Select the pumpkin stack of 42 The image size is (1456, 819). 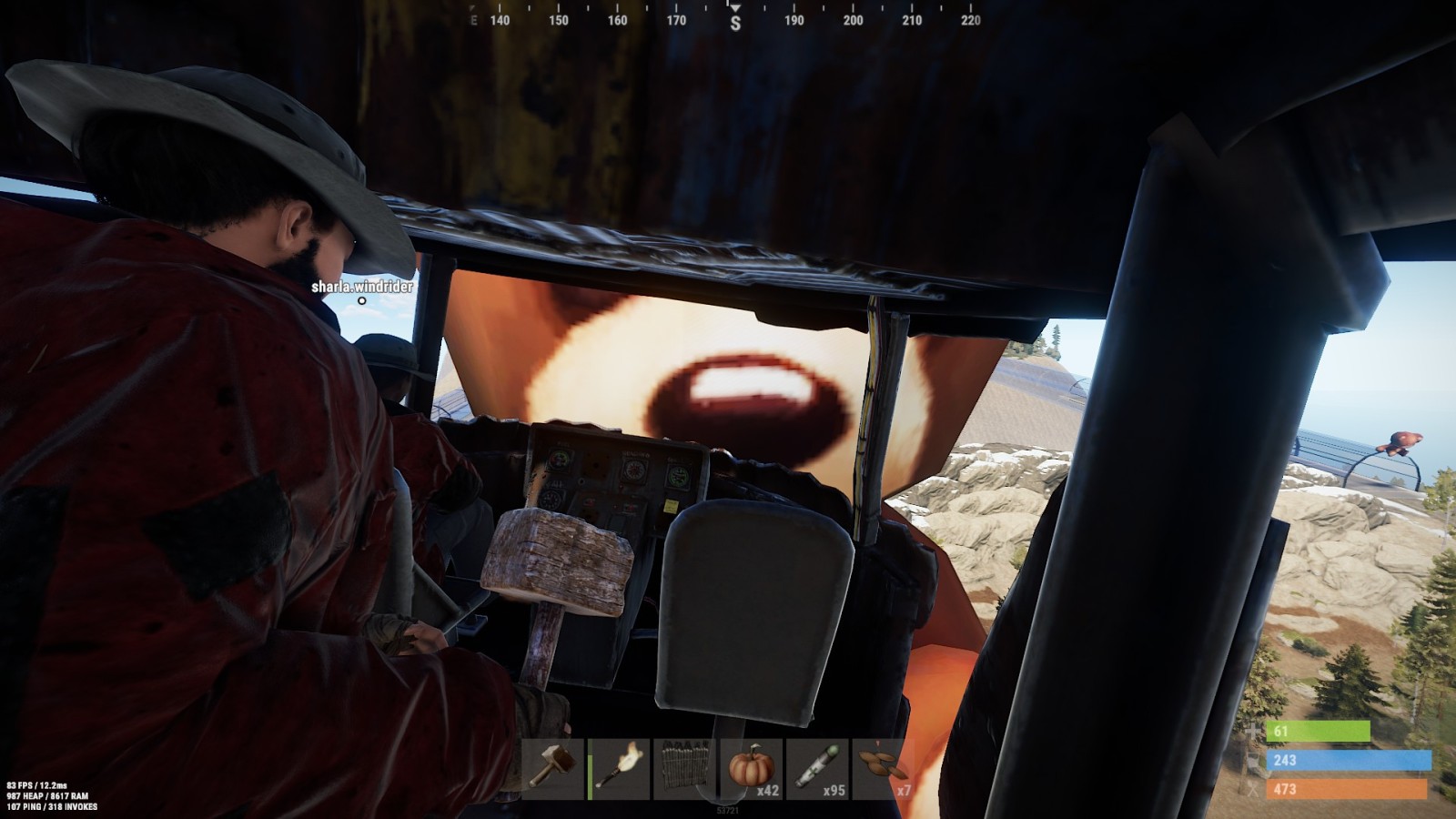tap(752, 769)
